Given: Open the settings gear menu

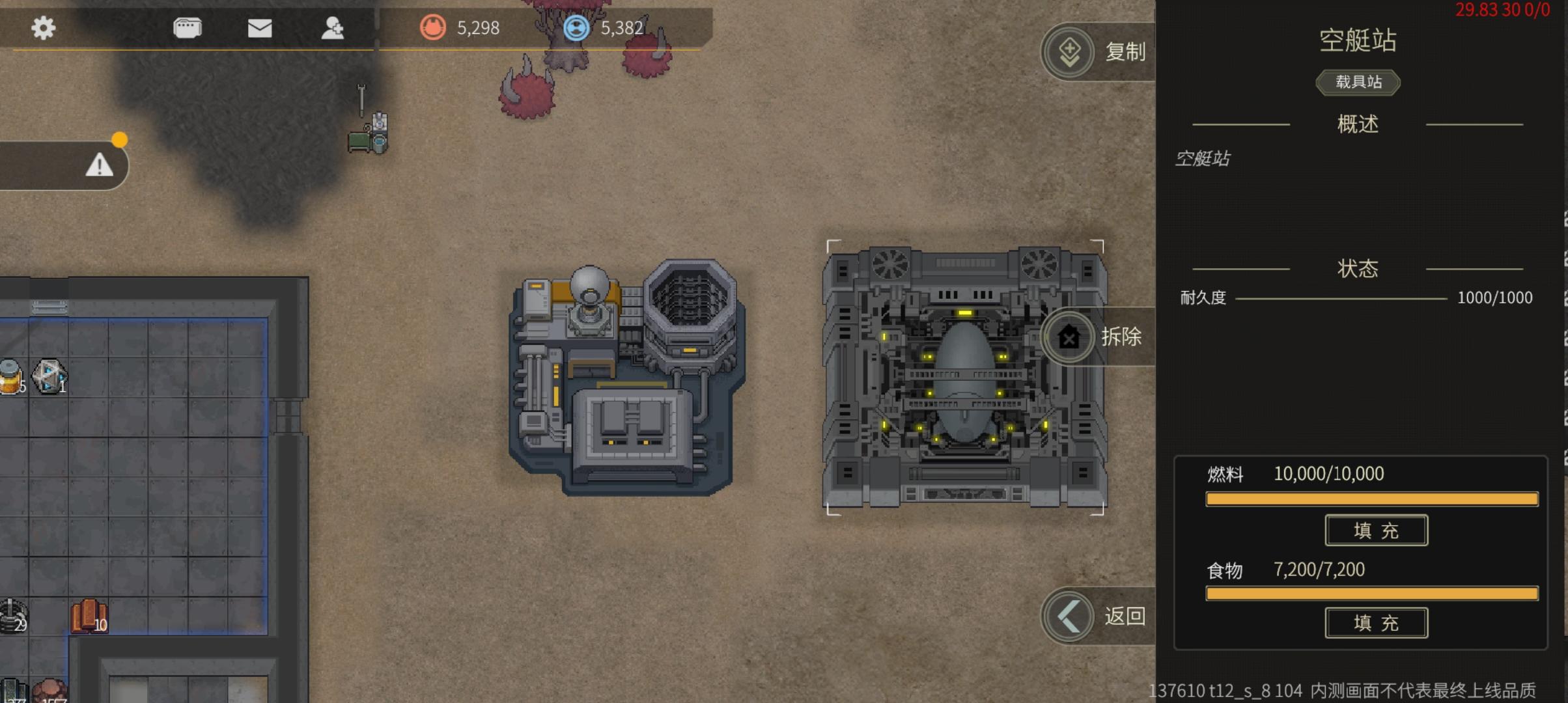Looking at the screenshot, I should tap(44, 28).
